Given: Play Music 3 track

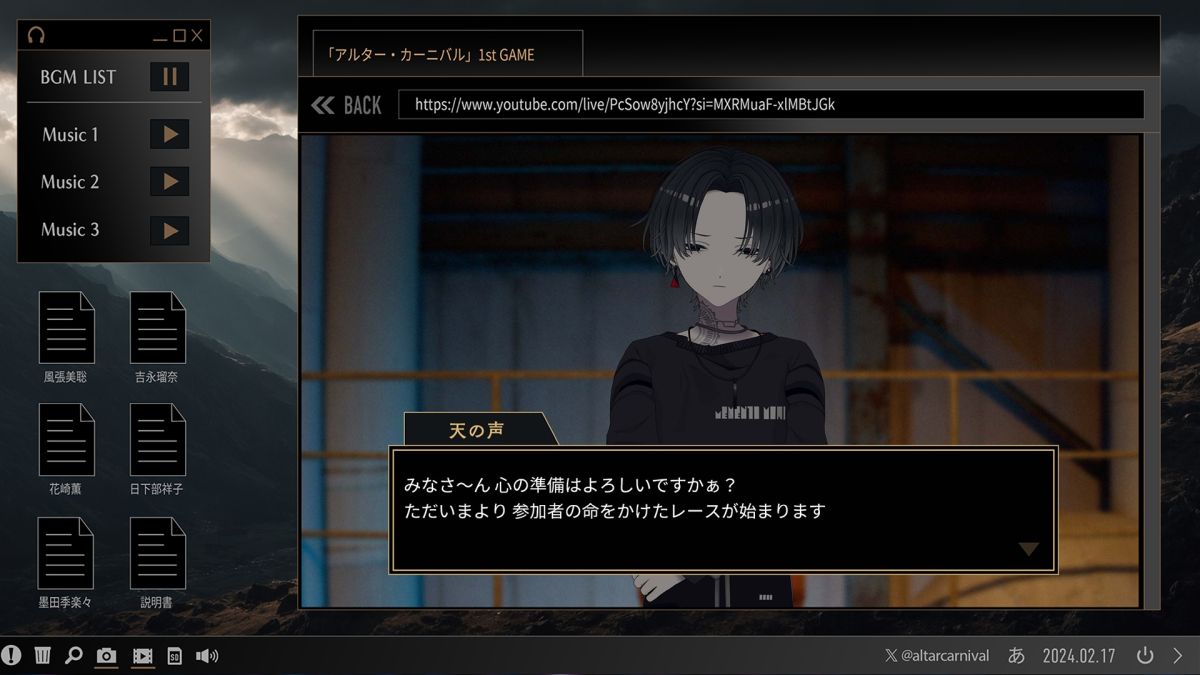Looking at the screenshot, I should click(x=169, y=230).
